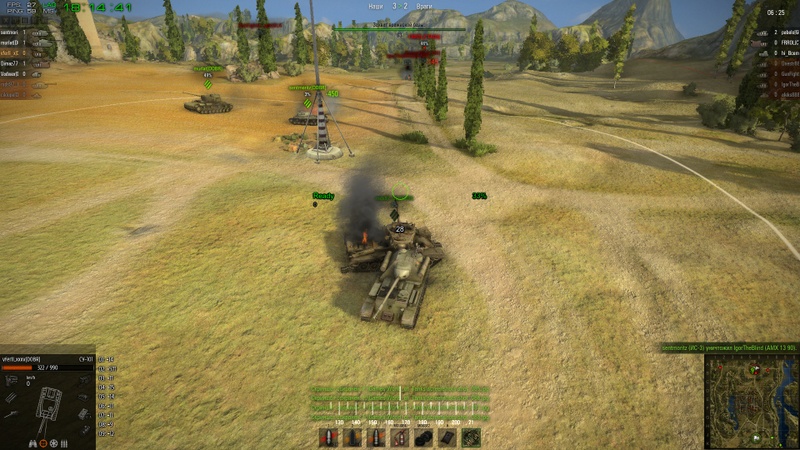Select the orange damaged crew member icon
Screen dimensions: 800x450
click(x=44, y=443)
